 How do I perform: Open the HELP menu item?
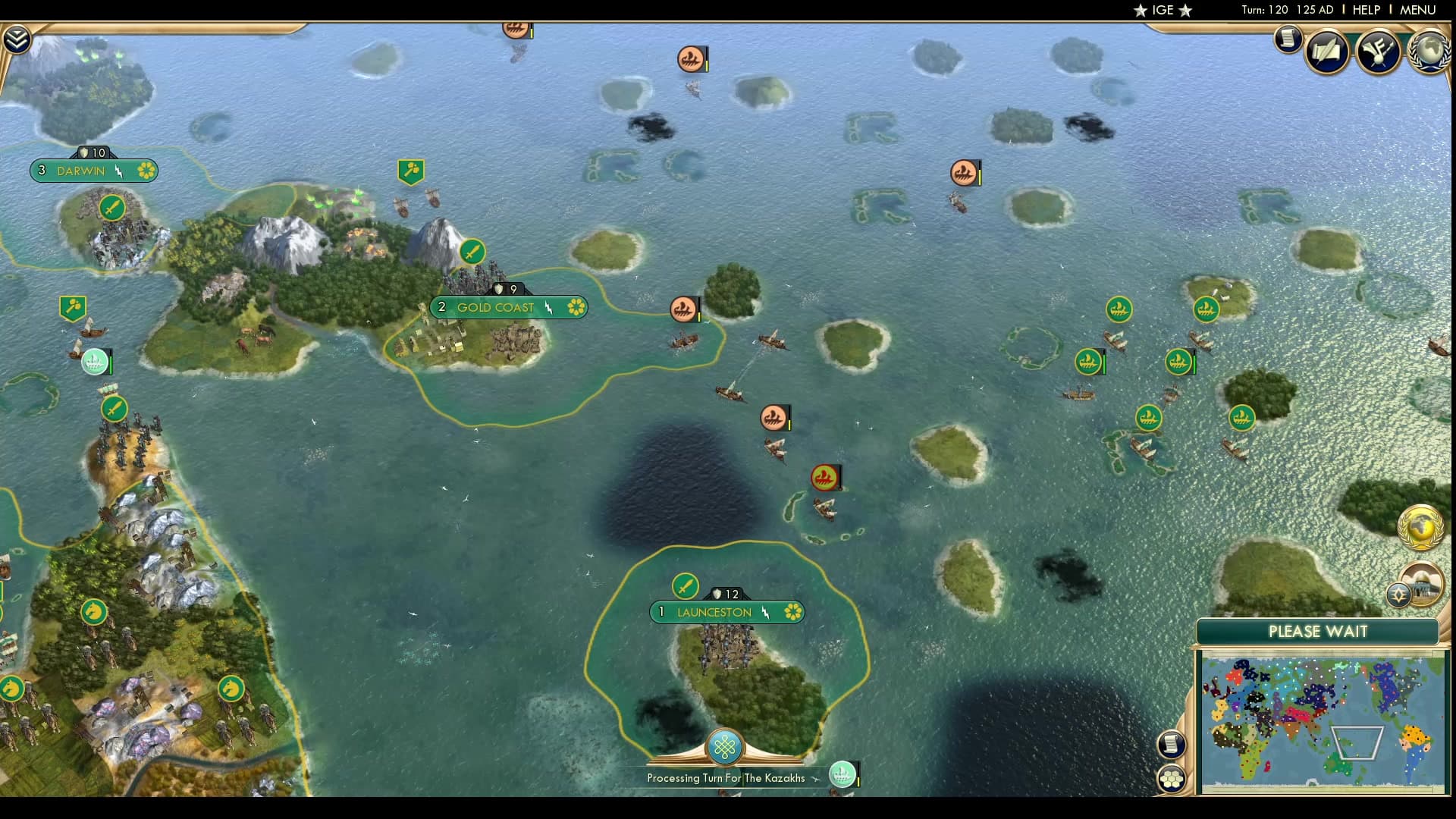coord(1365,10)
